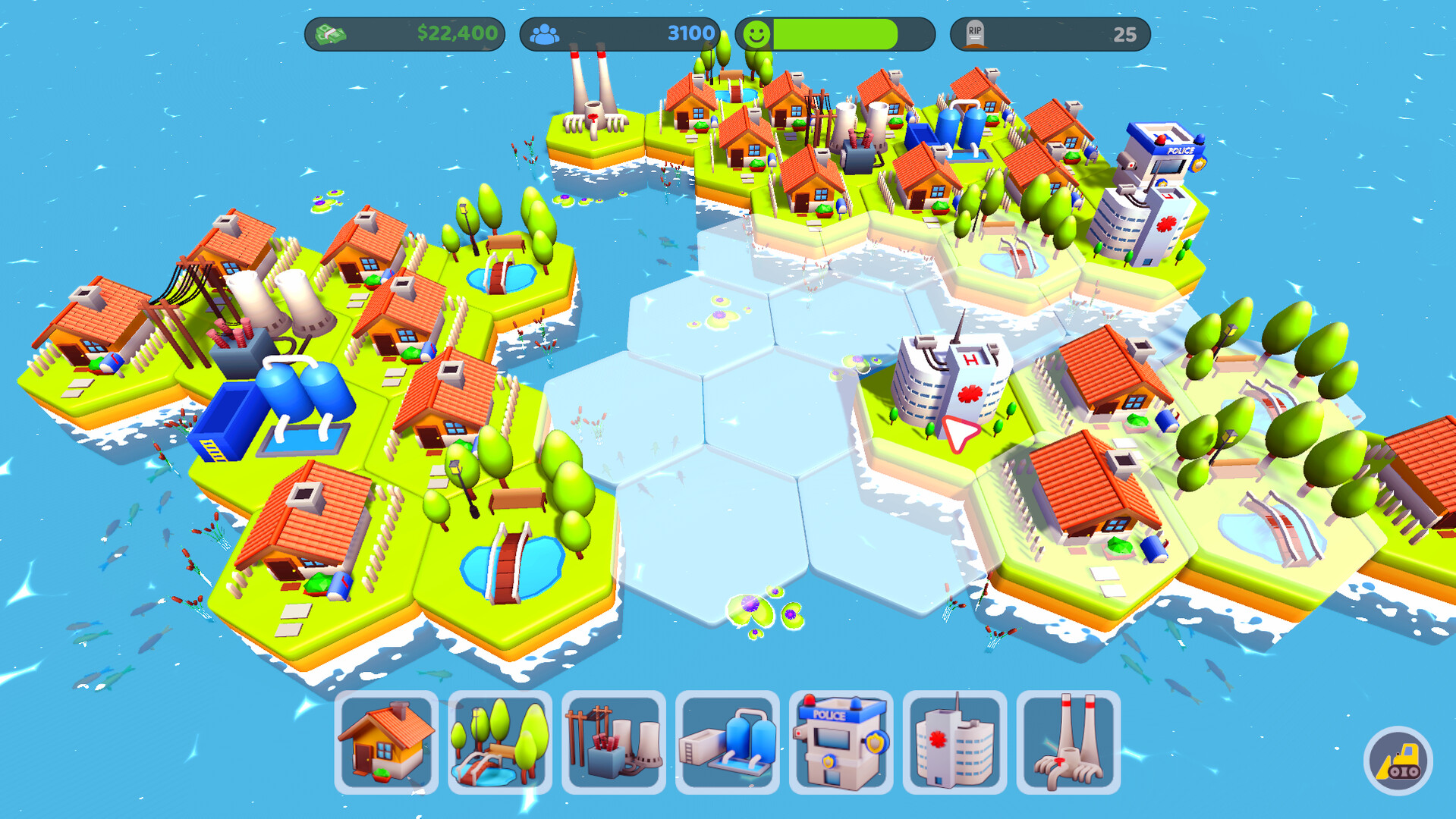Click the money icon in the HUD
The height and width of the screenshot is (819, 1456).
[332, 32]
